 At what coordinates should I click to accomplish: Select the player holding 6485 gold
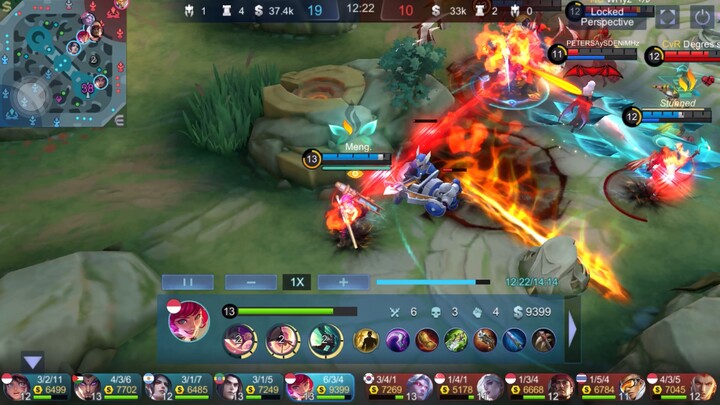[x=176, y=386]
